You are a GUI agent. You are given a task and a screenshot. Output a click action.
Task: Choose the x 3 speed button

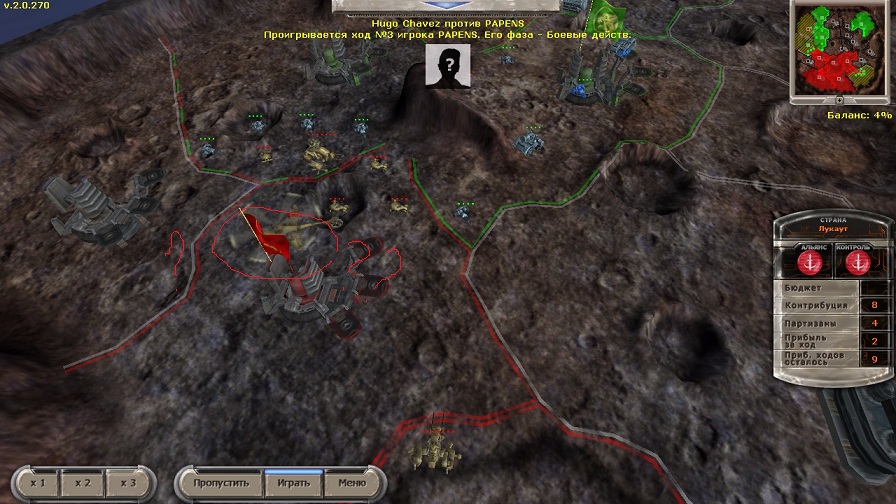127,483
